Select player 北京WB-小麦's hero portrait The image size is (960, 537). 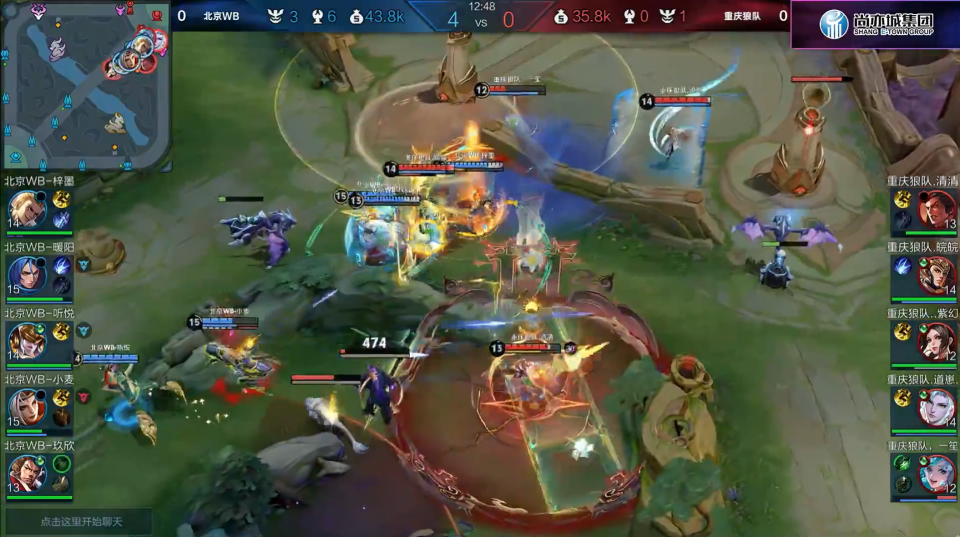click(26, 406)
